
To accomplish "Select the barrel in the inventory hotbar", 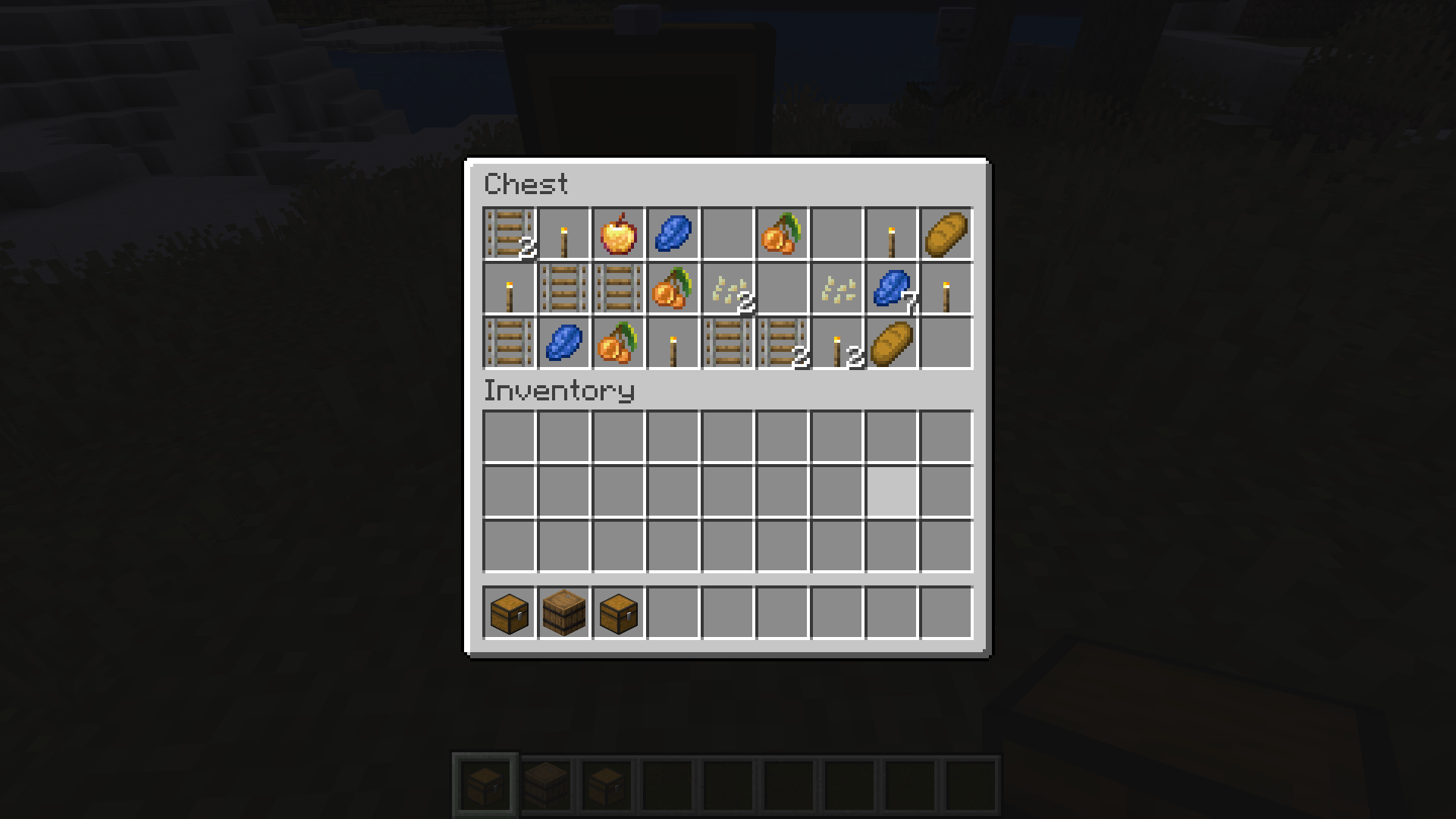I will coord(562,614).
